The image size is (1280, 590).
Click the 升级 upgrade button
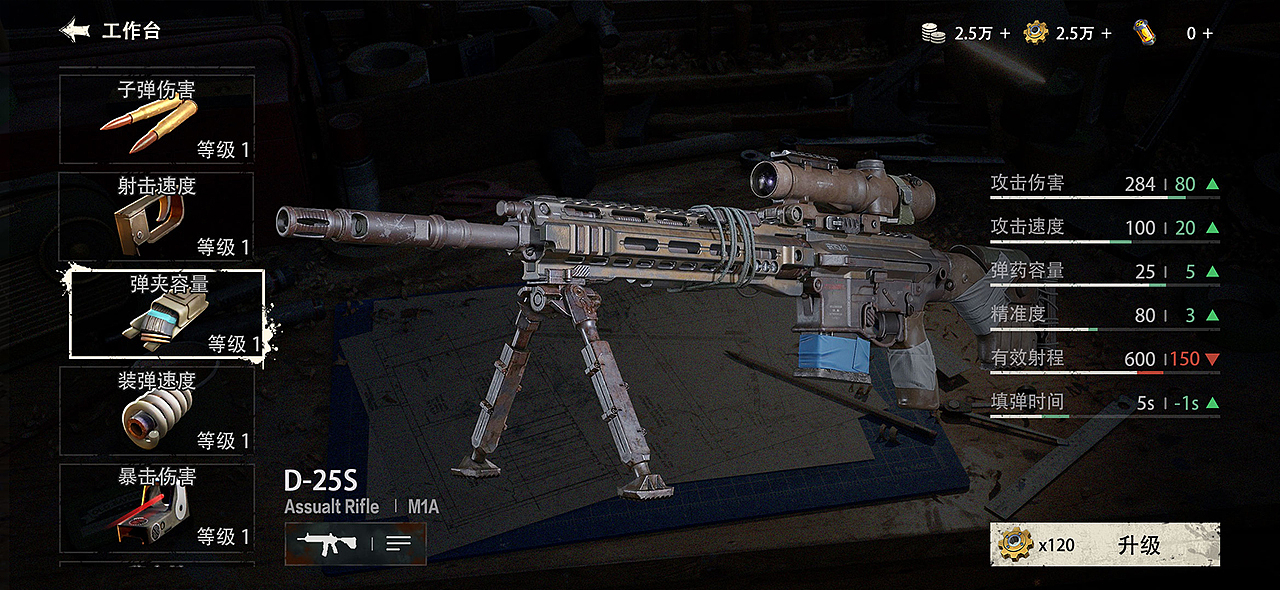[x=1105, y=545]
